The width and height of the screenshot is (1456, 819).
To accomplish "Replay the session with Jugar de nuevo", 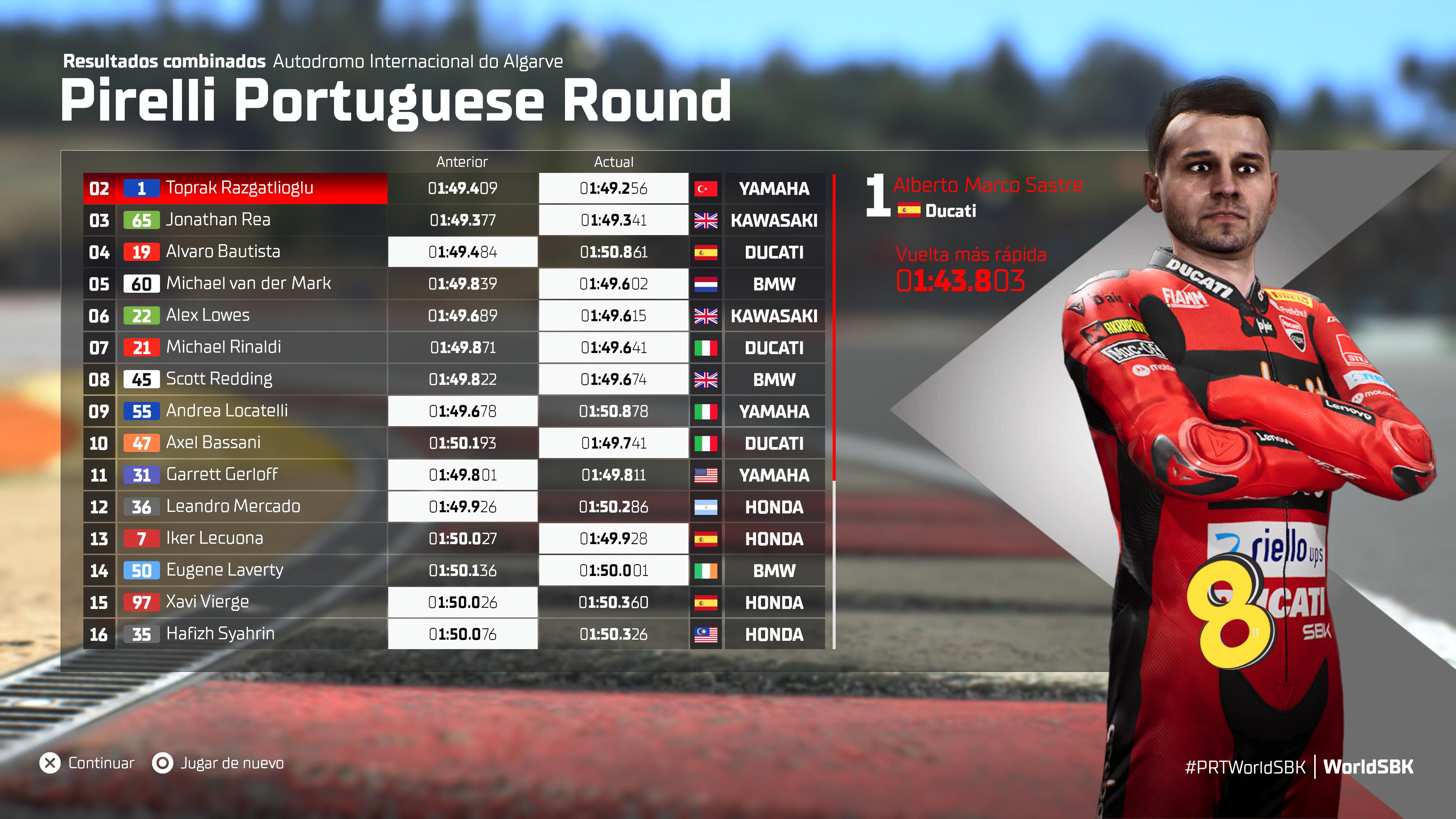I will tap(218, 764).
